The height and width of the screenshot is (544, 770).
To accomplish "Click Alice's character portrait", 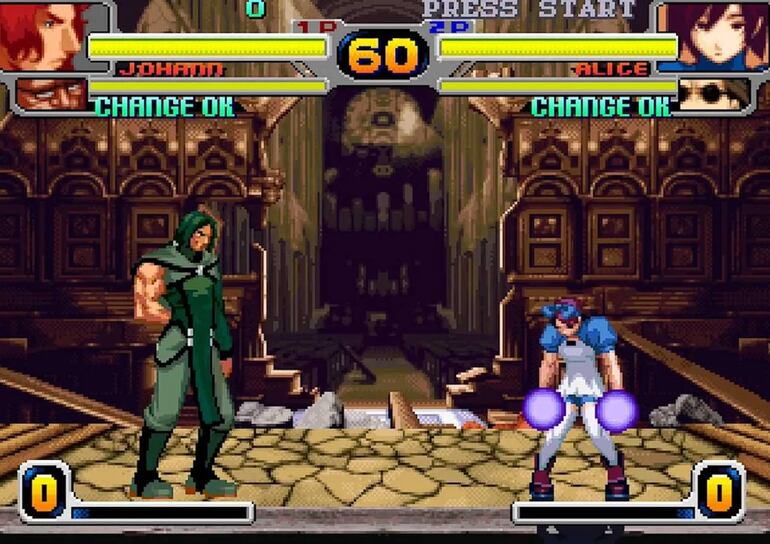I will 718,36.
